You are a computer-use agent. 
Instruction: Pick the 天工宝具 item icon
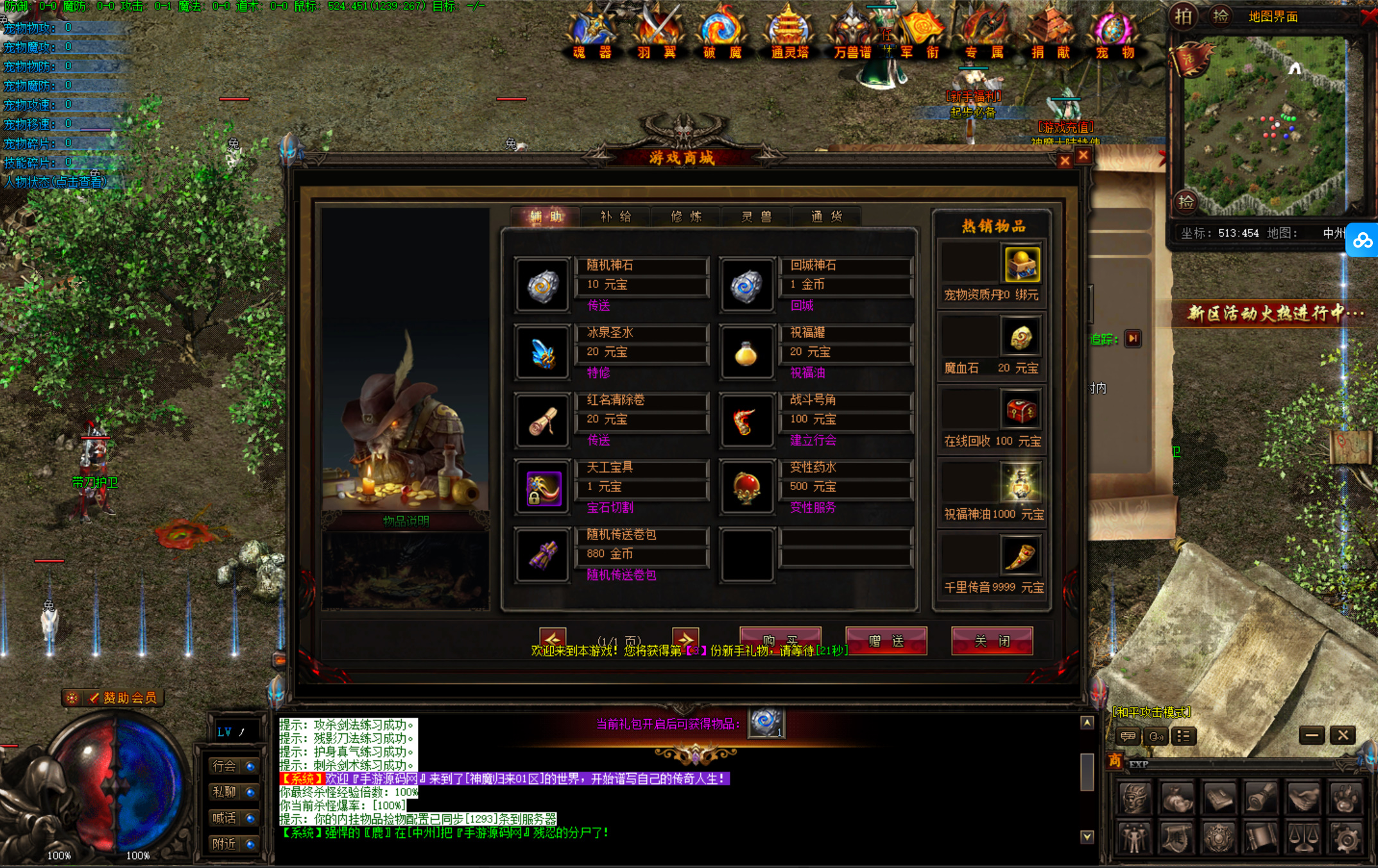(542, 488)
